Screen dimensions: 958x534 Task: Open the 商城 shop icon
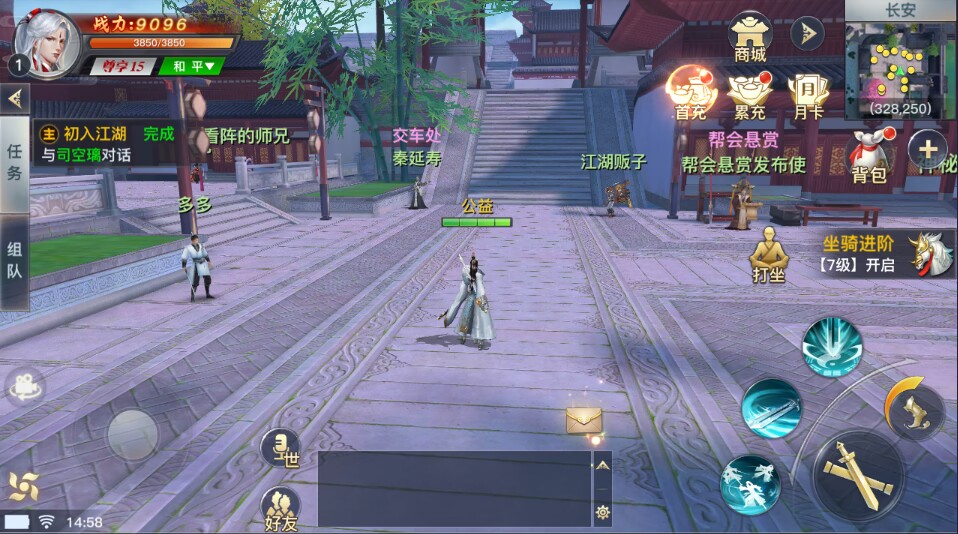tap(750, 35)
